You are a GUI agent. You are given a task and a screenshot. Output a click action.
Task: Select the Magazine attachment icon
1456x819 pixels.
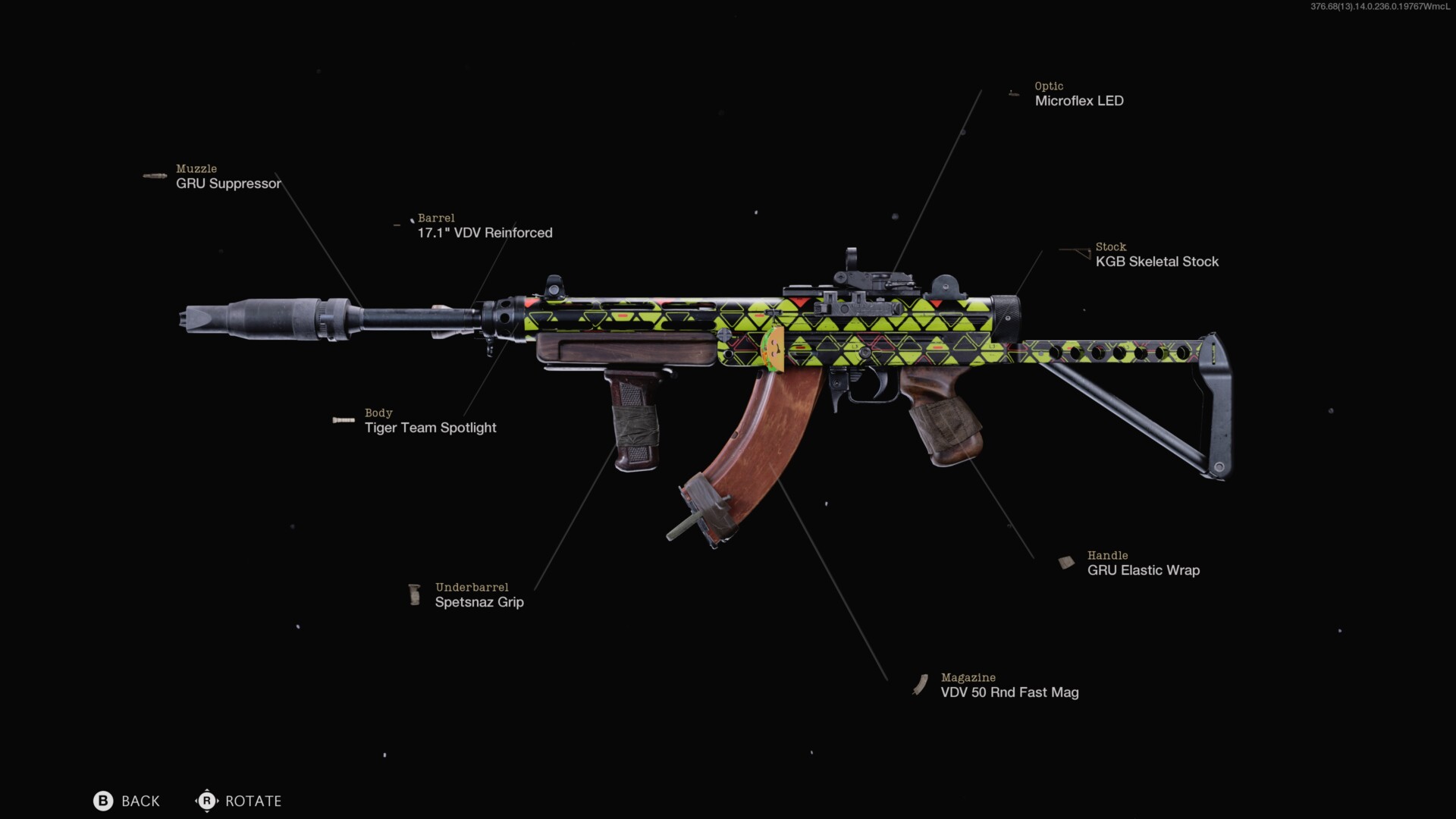[x=921, y=684]
